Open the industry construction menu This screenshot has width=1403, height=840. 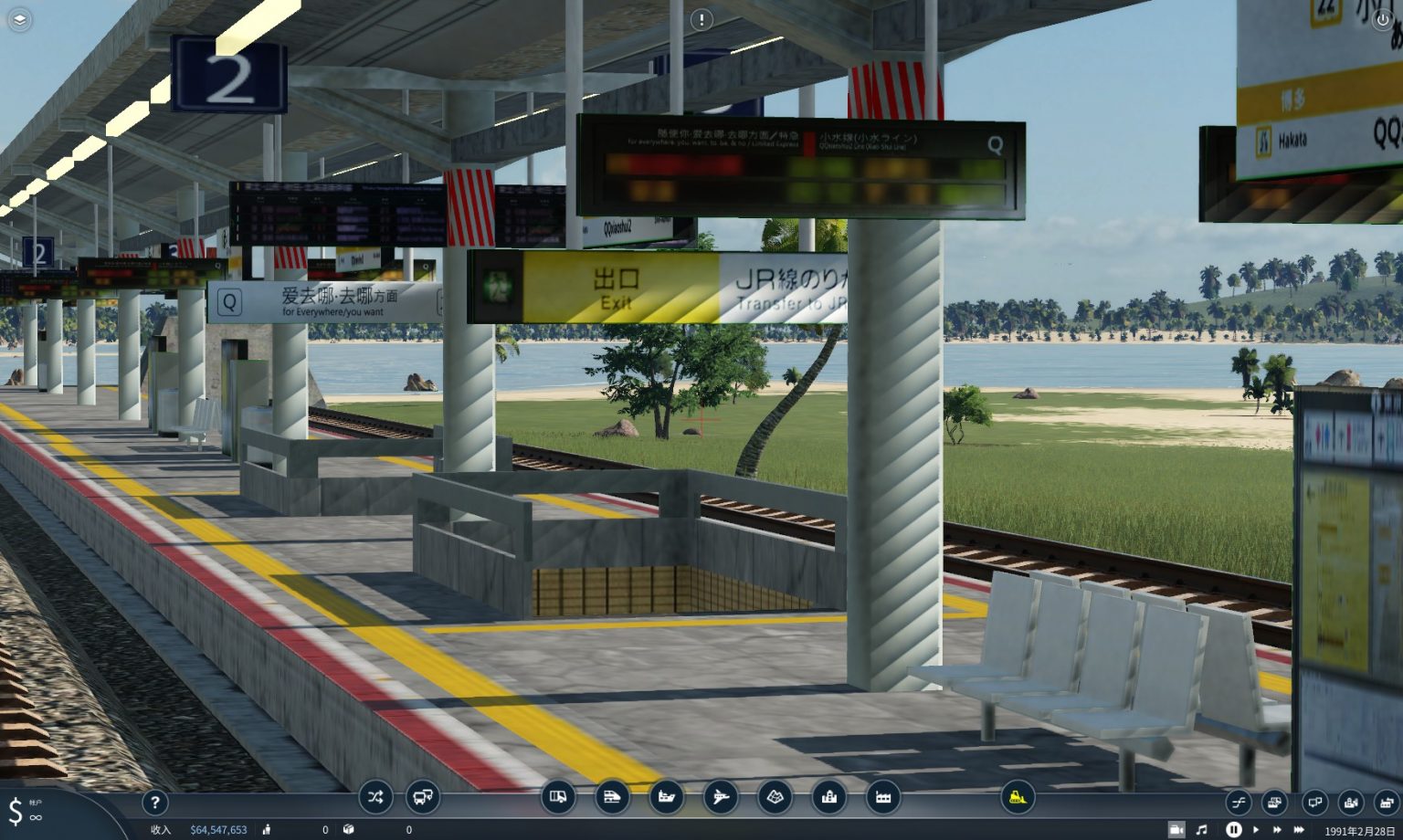883,797
